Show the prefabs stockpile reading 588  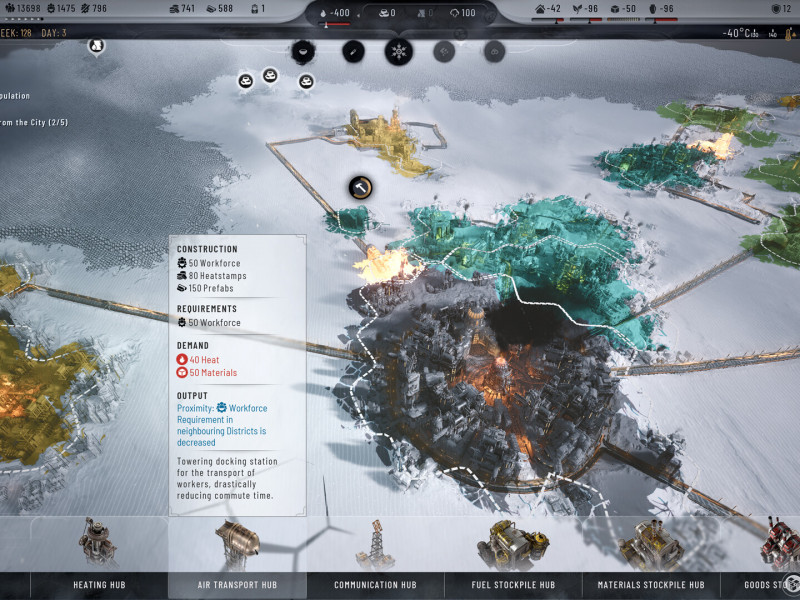218,9
